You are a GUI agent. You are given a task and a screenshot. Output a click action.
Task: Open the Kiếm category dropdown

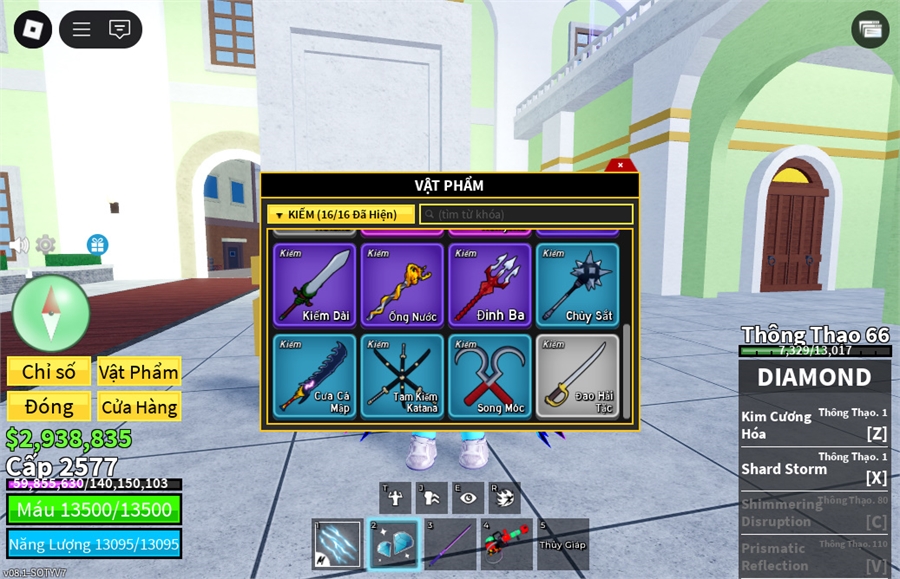(x=341, y=214)
